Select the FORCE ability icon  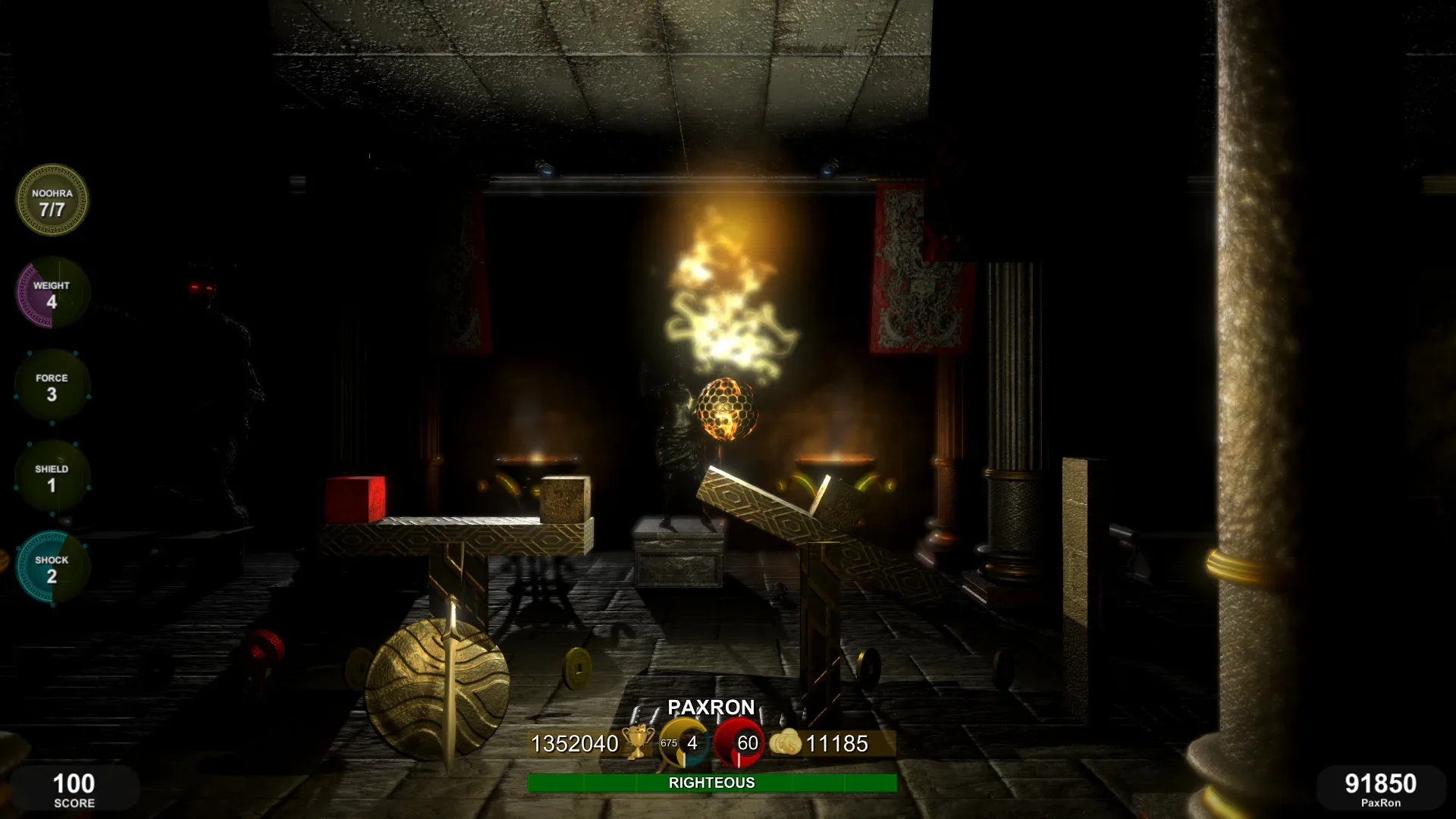click(x=52, y=385)
